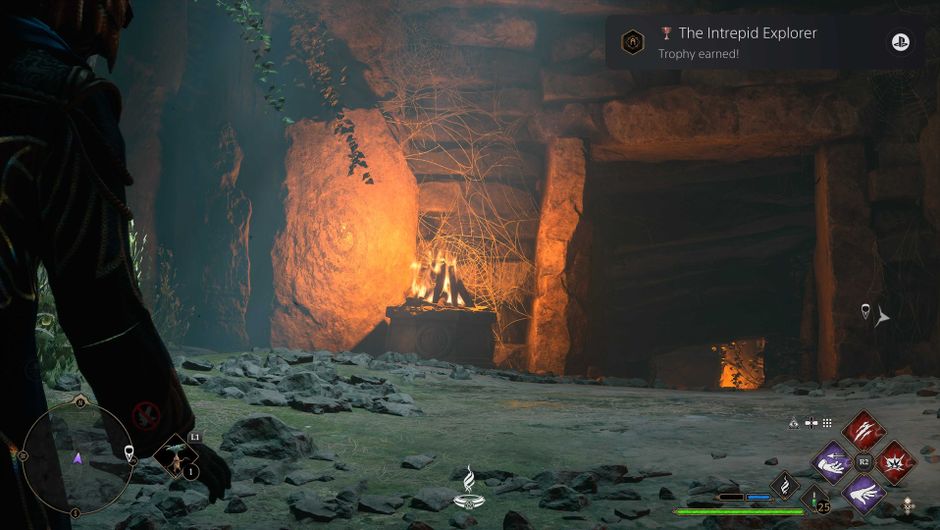
Task: Click the hexagonal trophy badge icon
Action: (x=632, y=42)
